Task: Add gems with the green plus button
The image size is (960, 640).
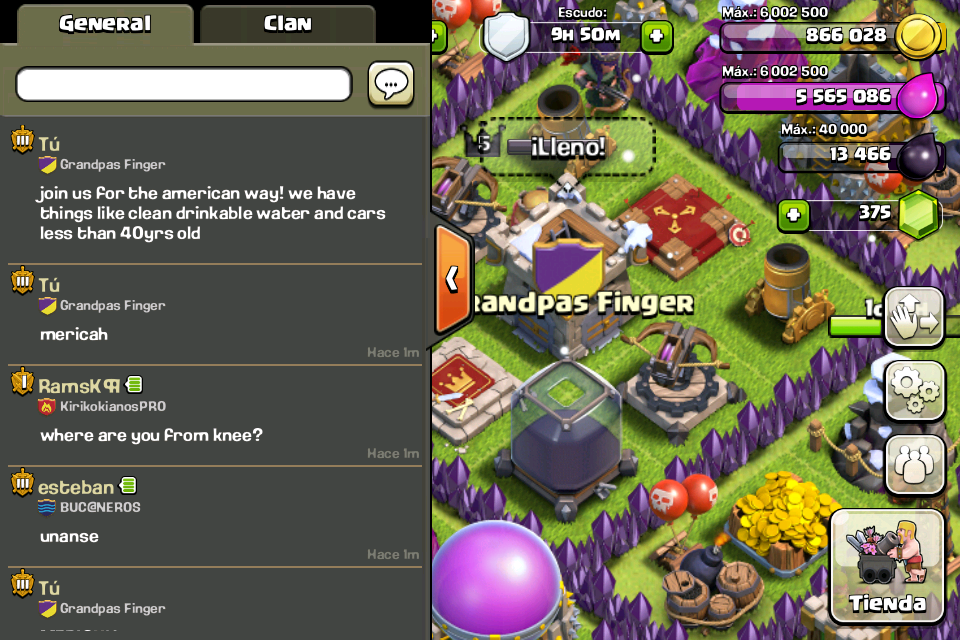Action: click(x=793, y=213)
